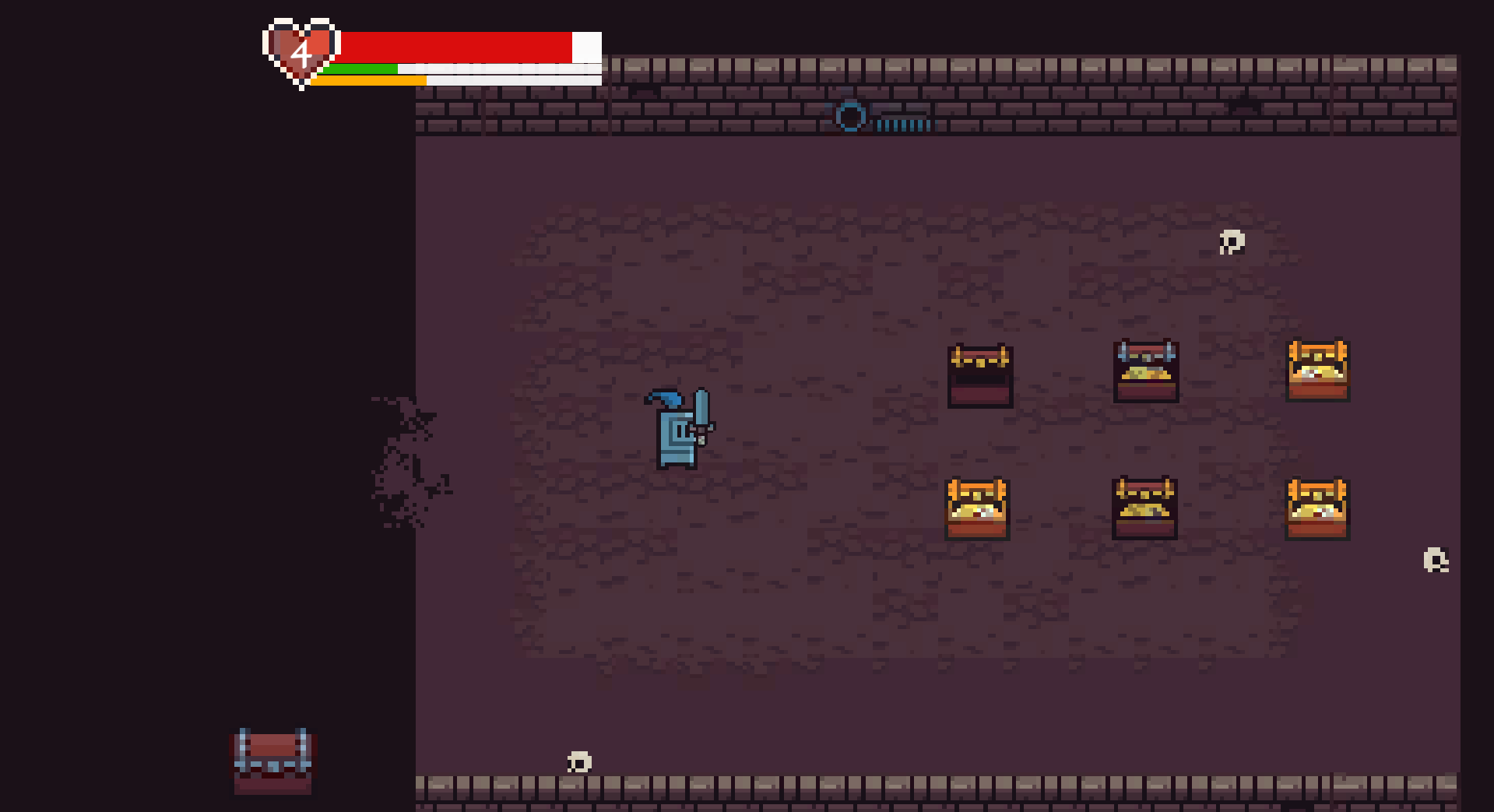Select the blue knight character with sword
The image size is (1494, 812).
click(677, 436)
